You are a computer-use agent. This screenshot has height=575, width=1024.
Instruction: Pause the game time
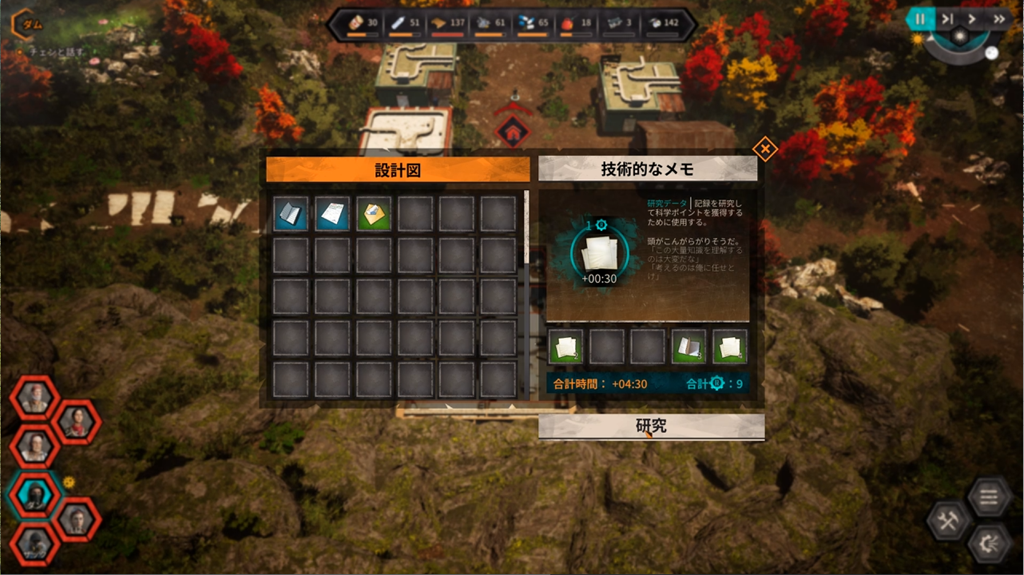point(919,18)
